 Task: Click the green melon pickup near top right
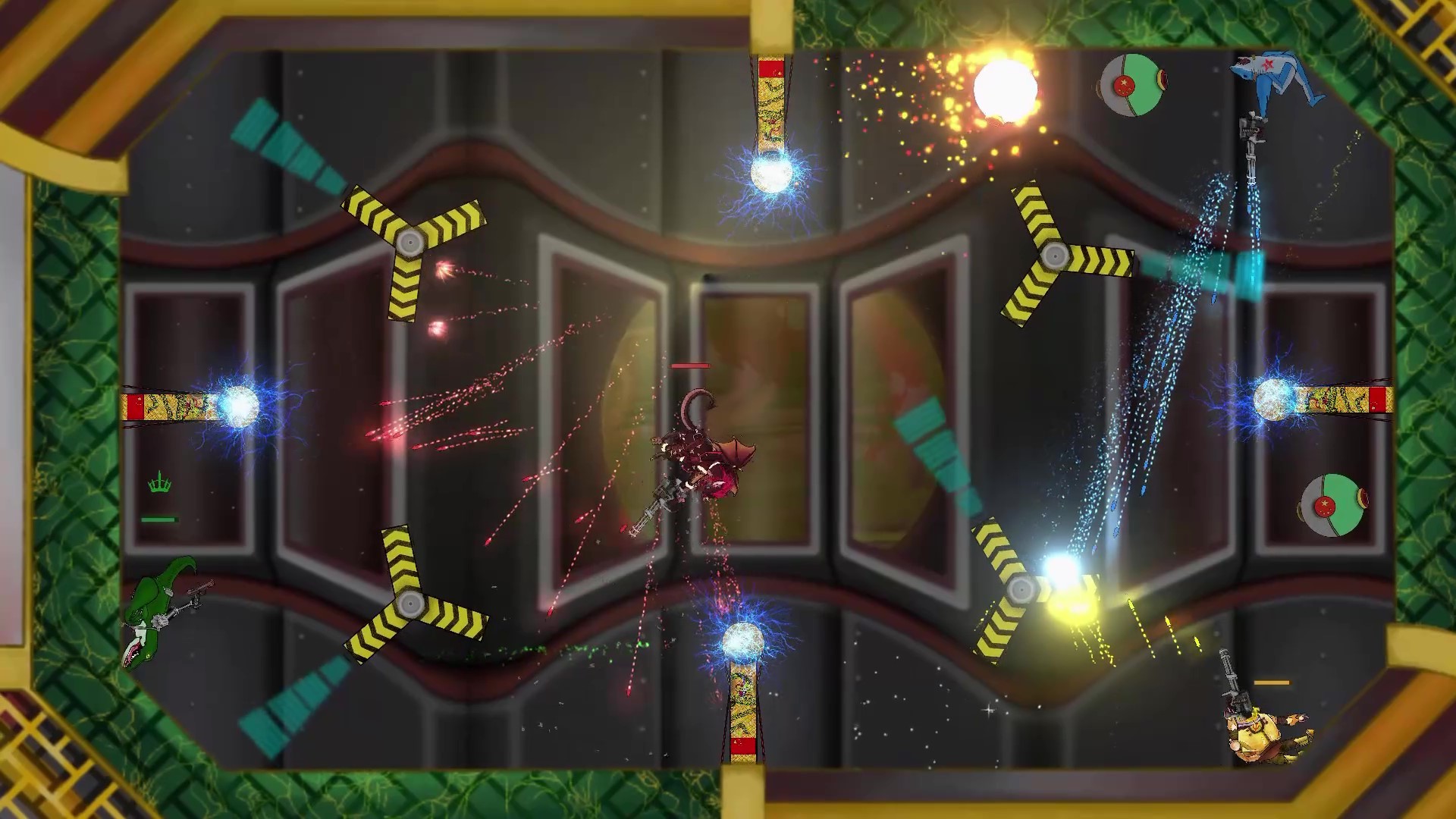click(1133, 85)
